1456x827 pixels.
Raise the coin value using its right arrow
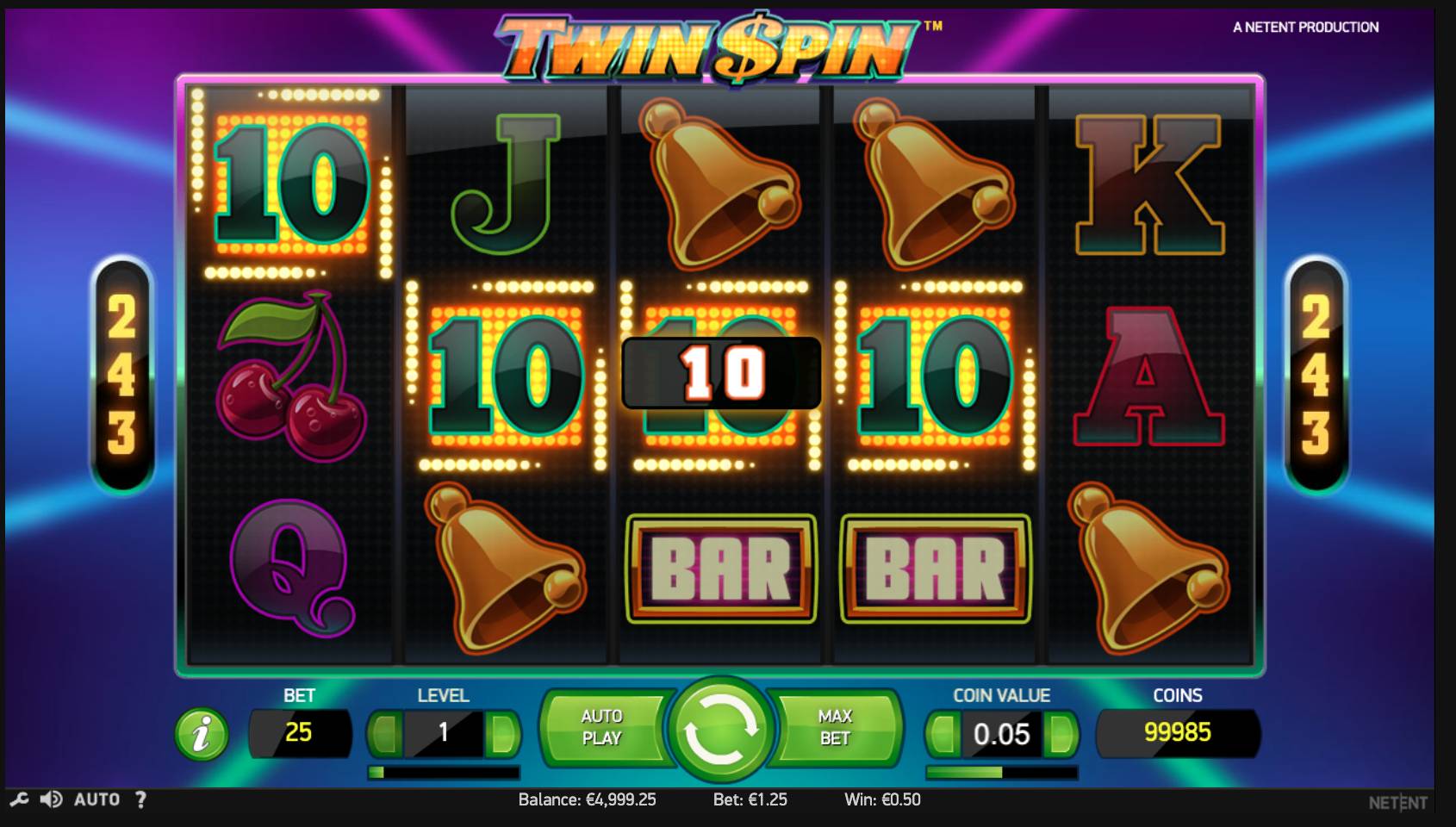coord(1062,734)
